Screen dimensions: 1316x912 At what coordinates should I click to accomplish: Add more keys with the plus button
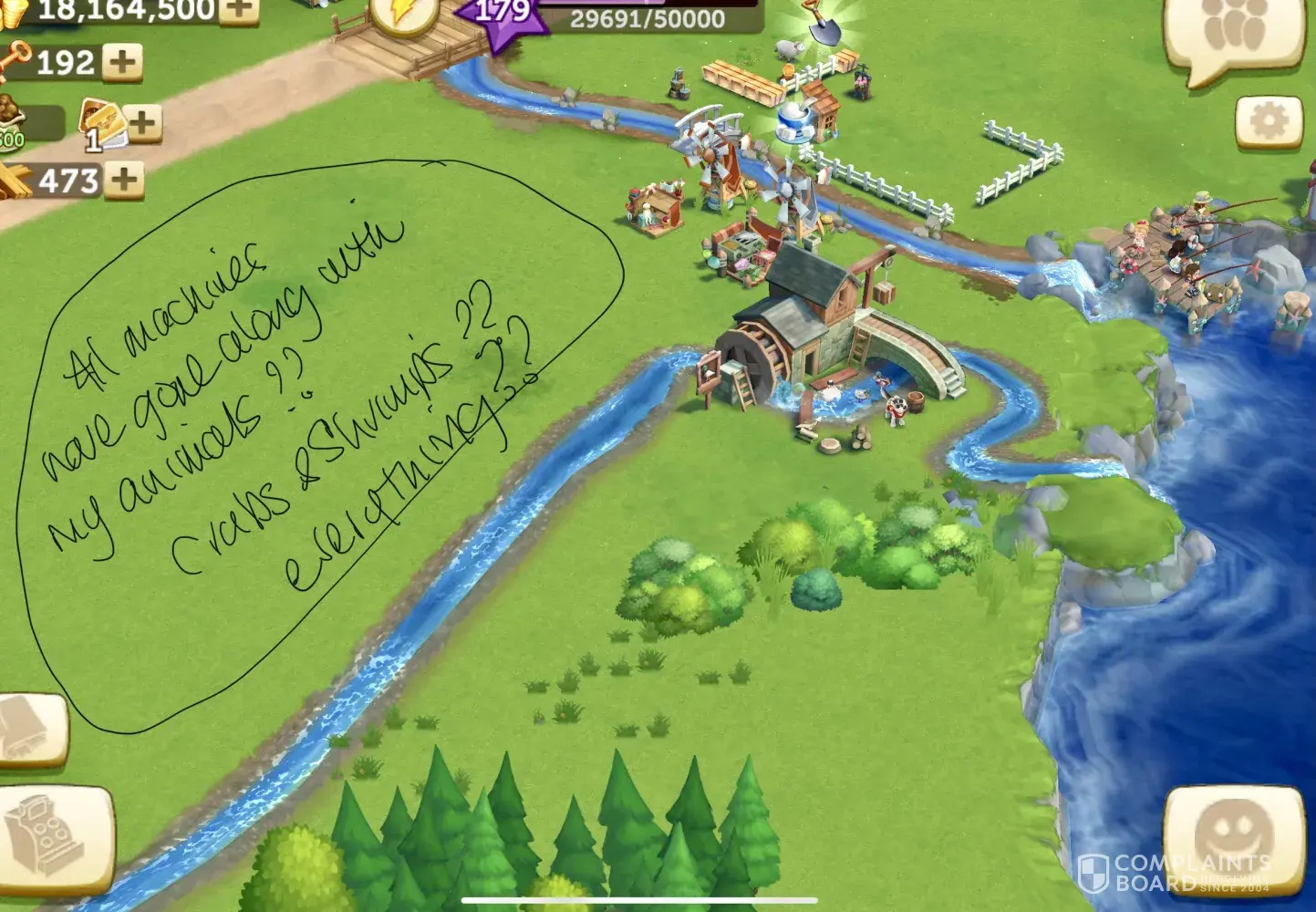click(x=122, y=62)
